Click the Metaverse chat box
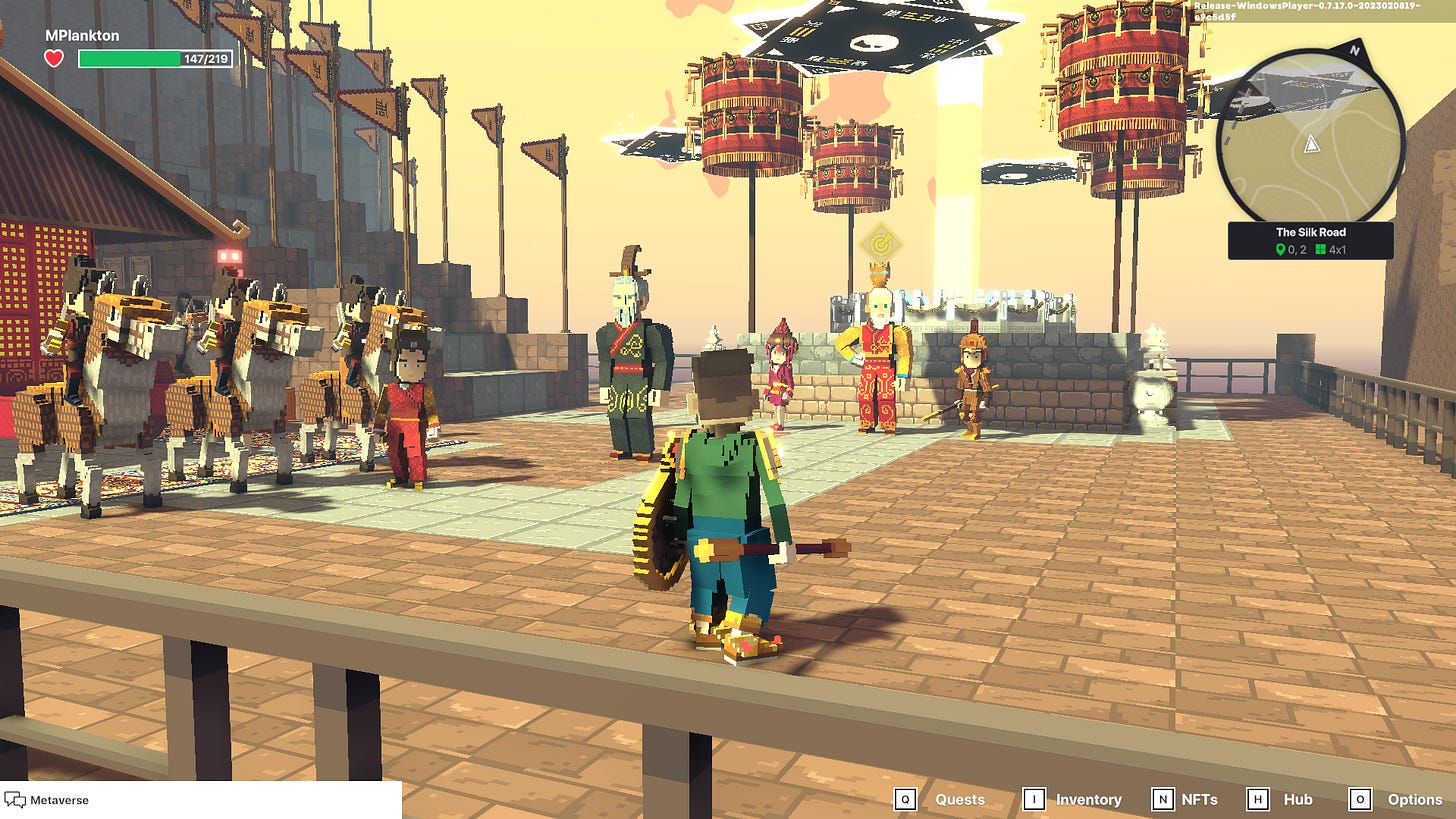Image resolution: width=1456 pixels, height=819 pixels. coord(200,800)
